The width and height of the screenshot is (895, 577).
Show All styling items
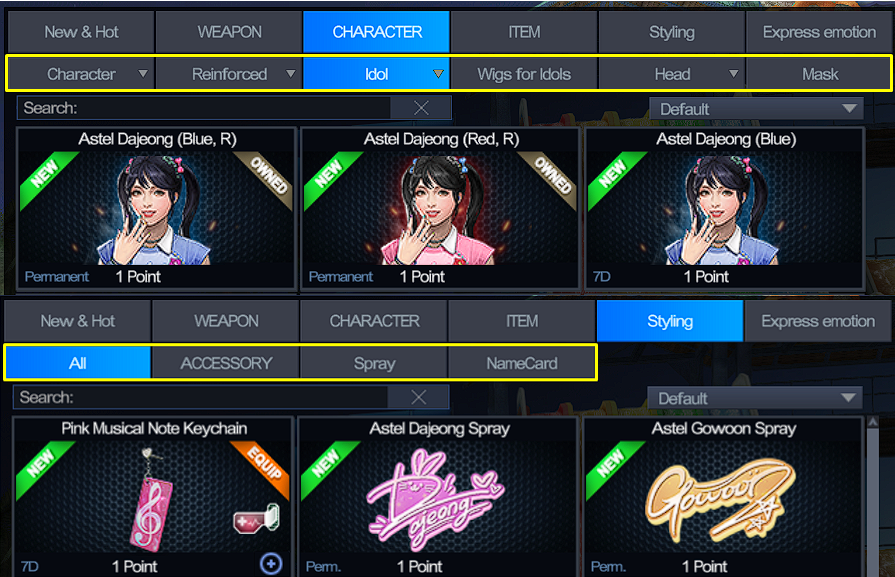point(78,363)
